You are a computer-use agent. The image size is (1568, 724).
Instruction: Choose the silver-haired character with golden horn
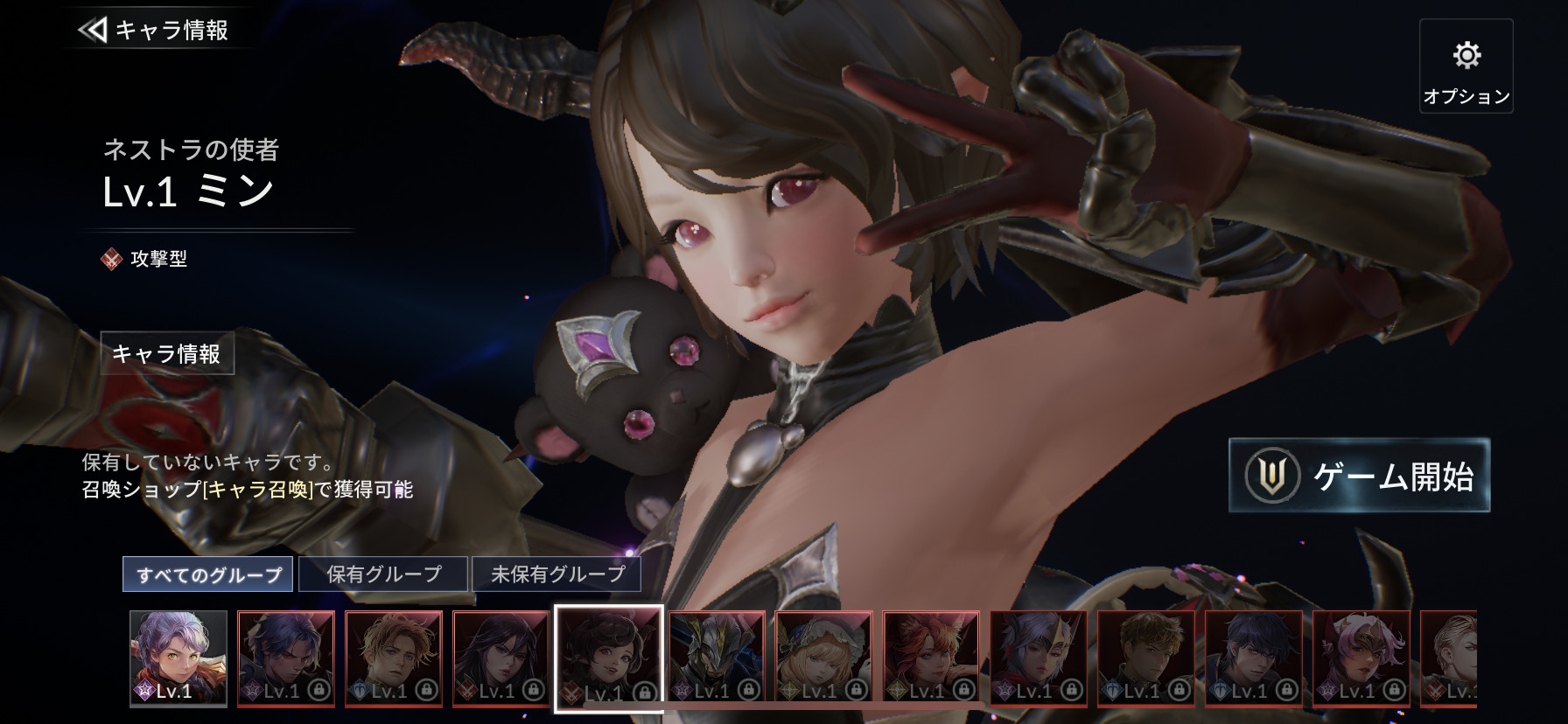coord(1039,658)
